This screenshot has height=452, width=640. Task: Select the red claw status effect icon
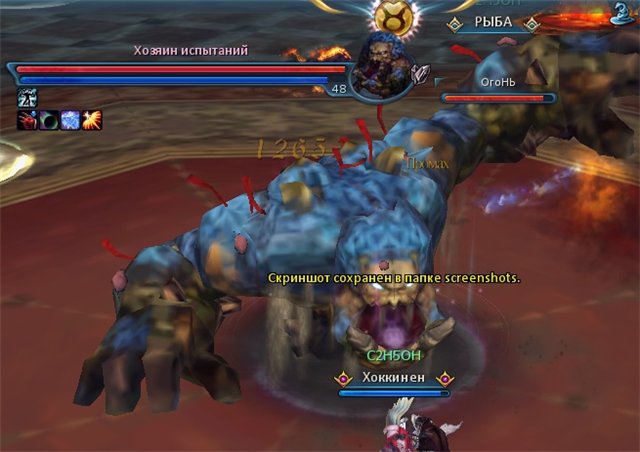(27, 120)
